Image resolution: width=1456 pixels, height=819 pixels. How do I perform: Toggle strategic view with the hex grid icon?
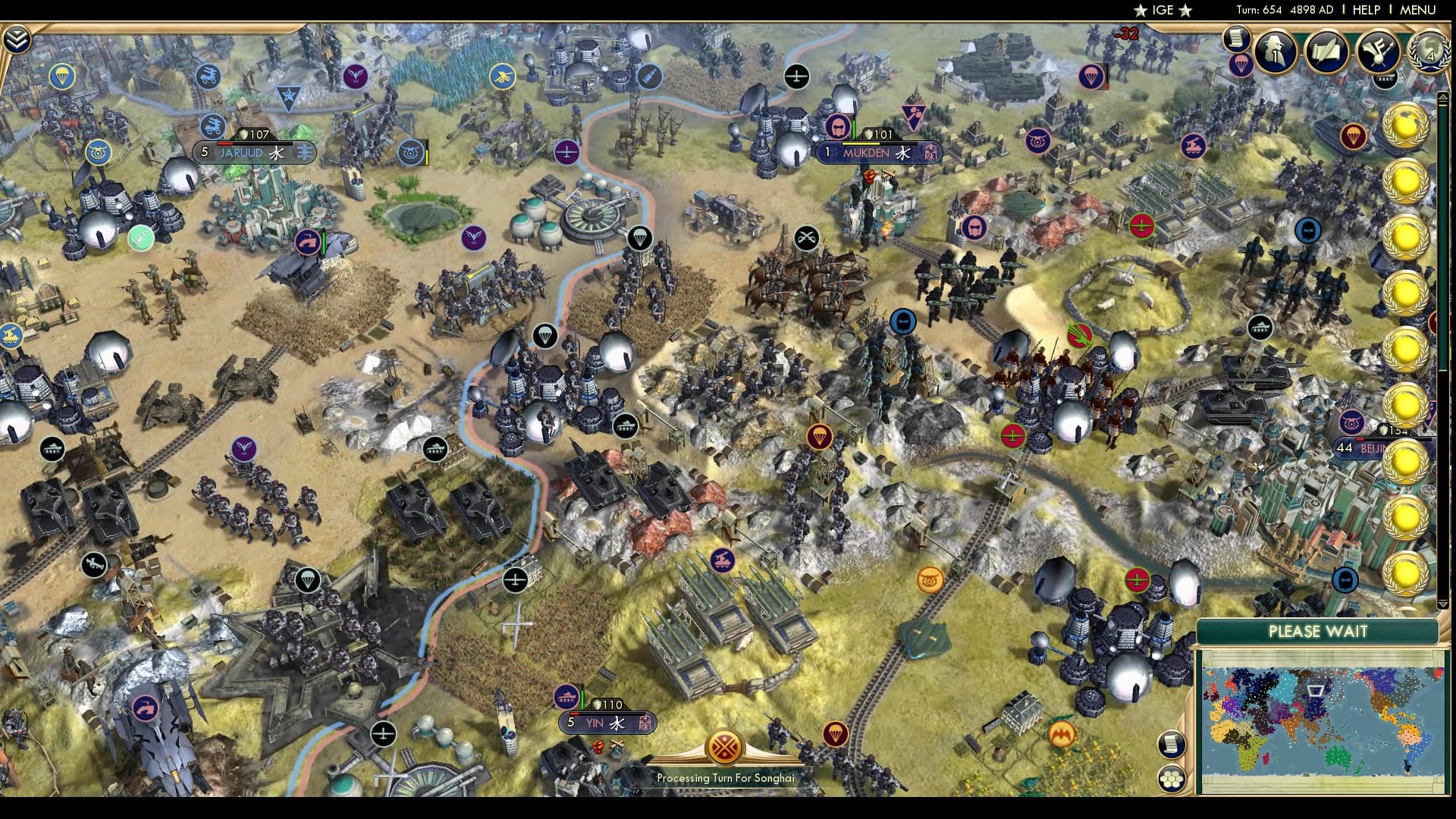(1171, 779)
